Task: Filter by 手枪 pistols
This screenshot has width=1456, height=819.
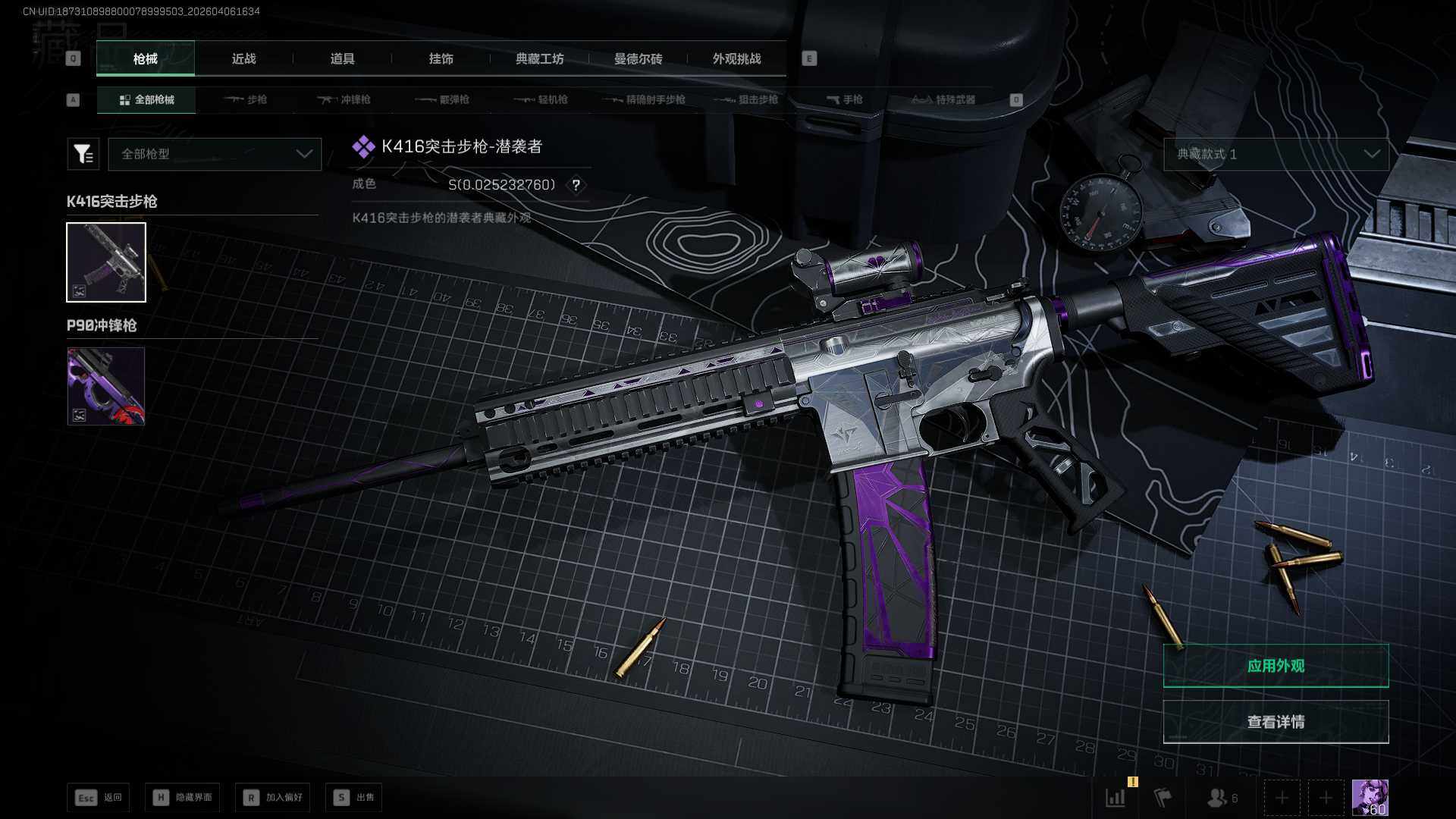Action: (845, 99)
